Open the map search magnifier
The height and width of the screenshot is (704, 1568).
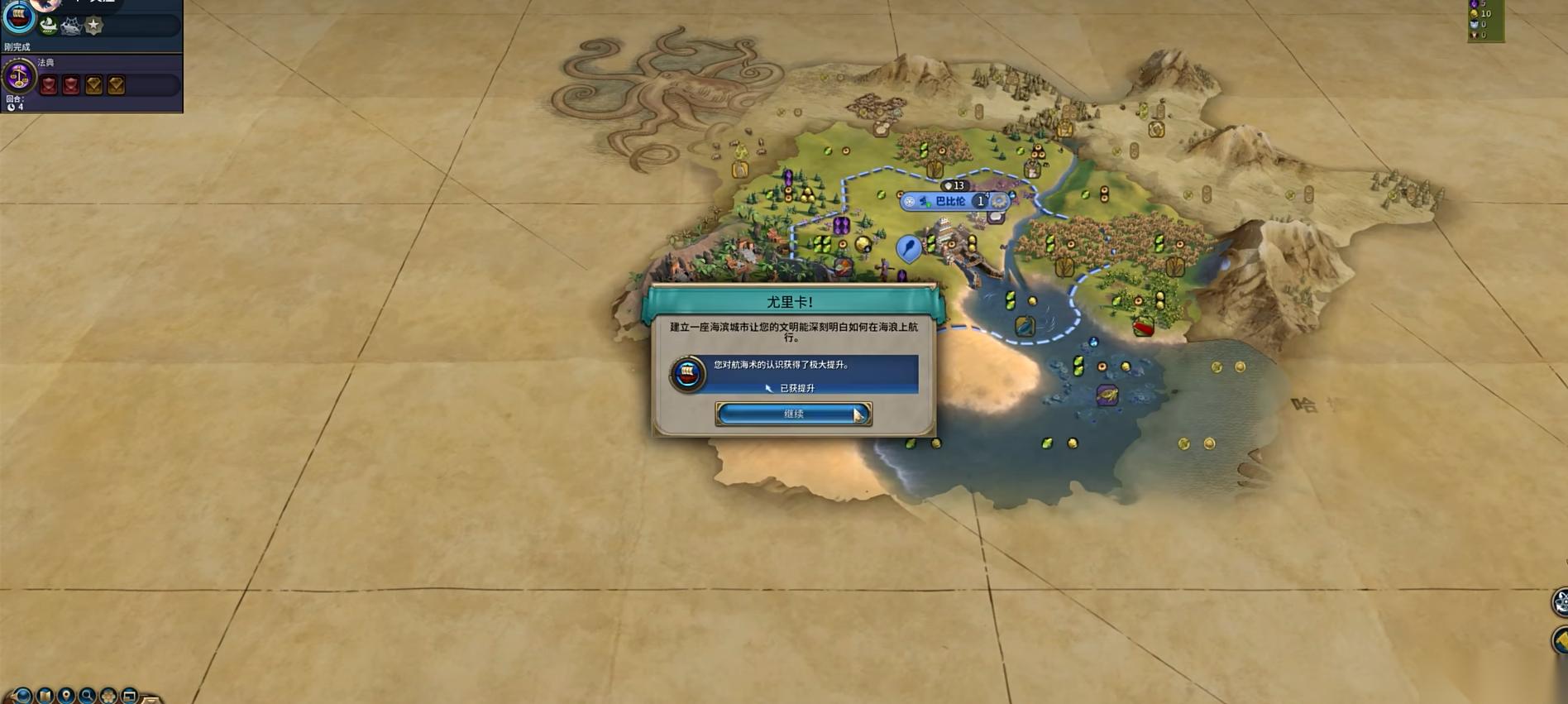click(x=88, y=696)
